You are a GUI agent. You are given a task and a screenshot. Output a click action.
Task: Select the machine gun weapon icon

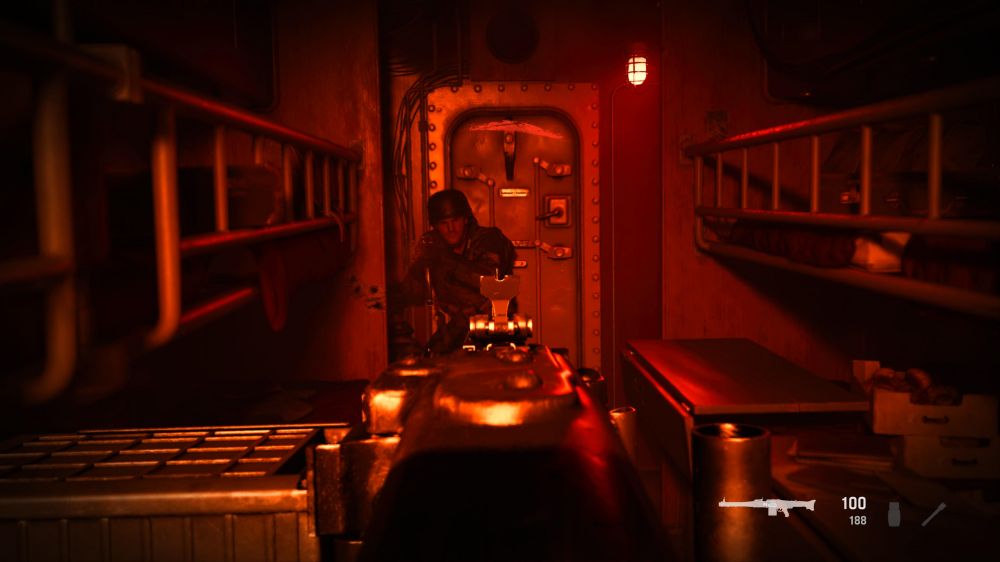pos(766,507)
